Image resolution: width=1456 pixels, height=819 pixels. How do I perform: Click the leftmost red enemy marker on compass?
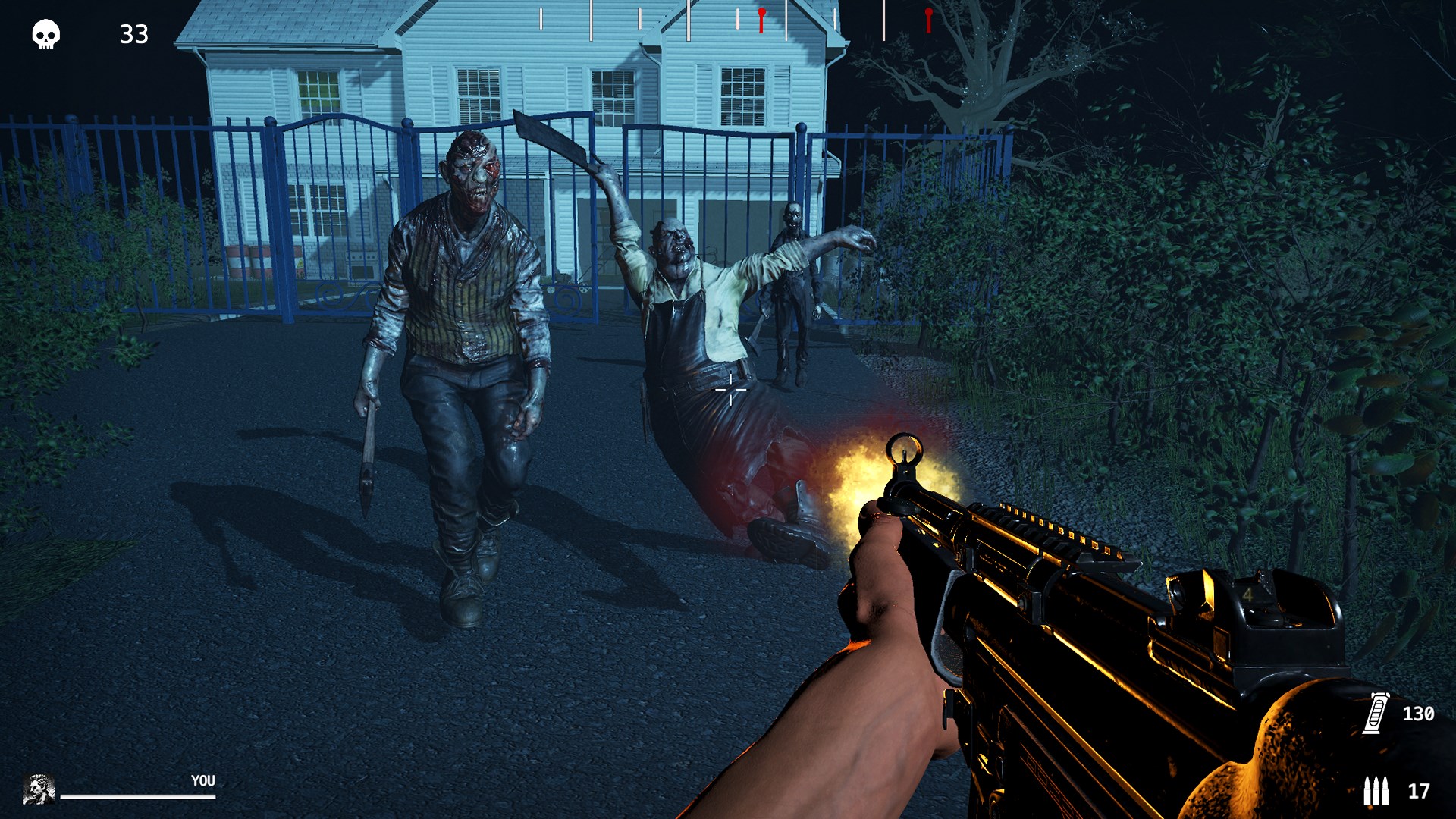pos(761,20)
